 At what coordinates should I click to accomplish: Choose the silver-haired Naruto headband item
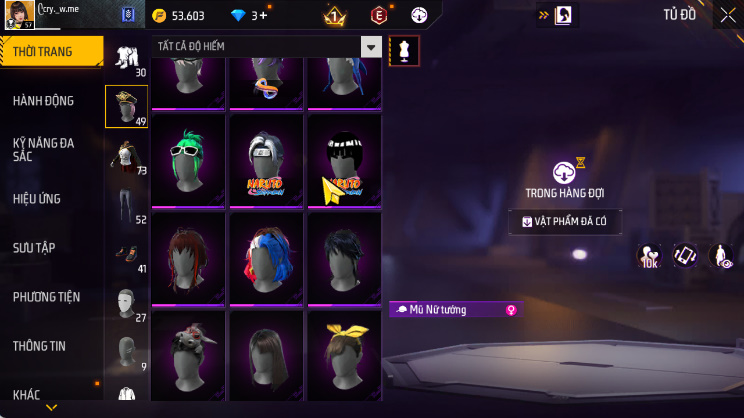pyautogui.click(x=265, y=160)
